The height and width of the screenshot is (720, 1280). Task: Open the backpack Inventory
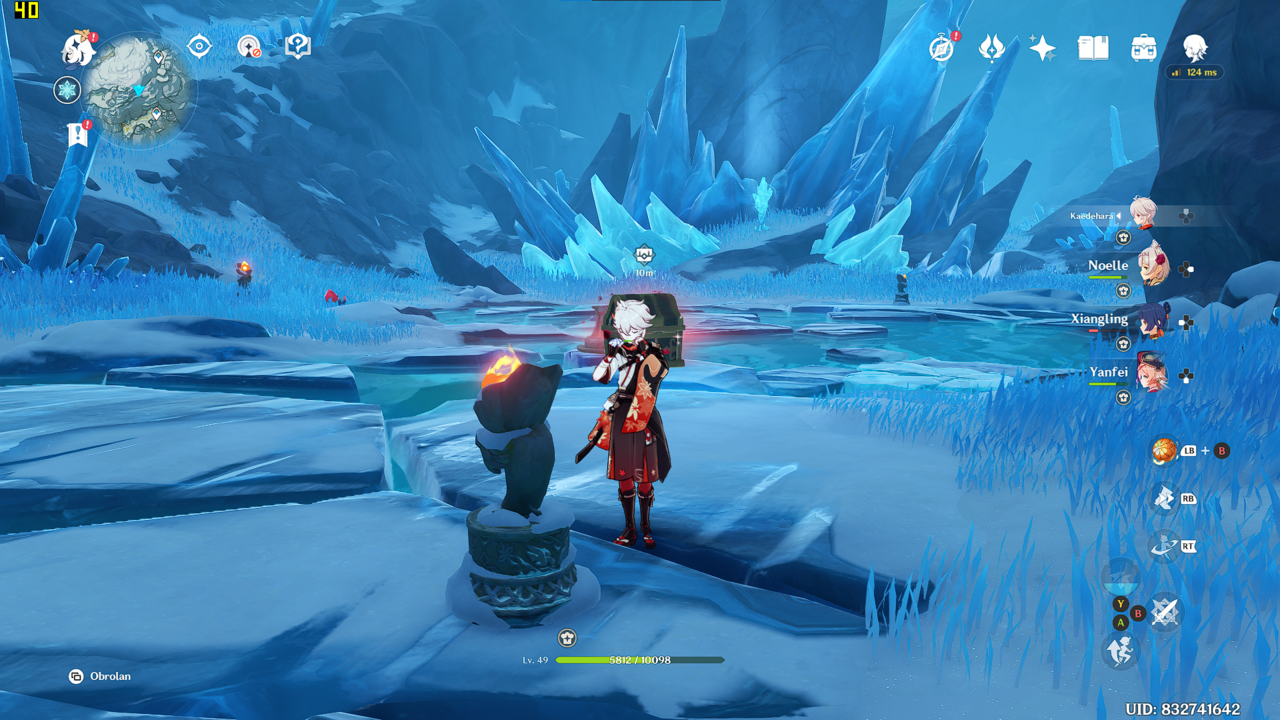1144,48
